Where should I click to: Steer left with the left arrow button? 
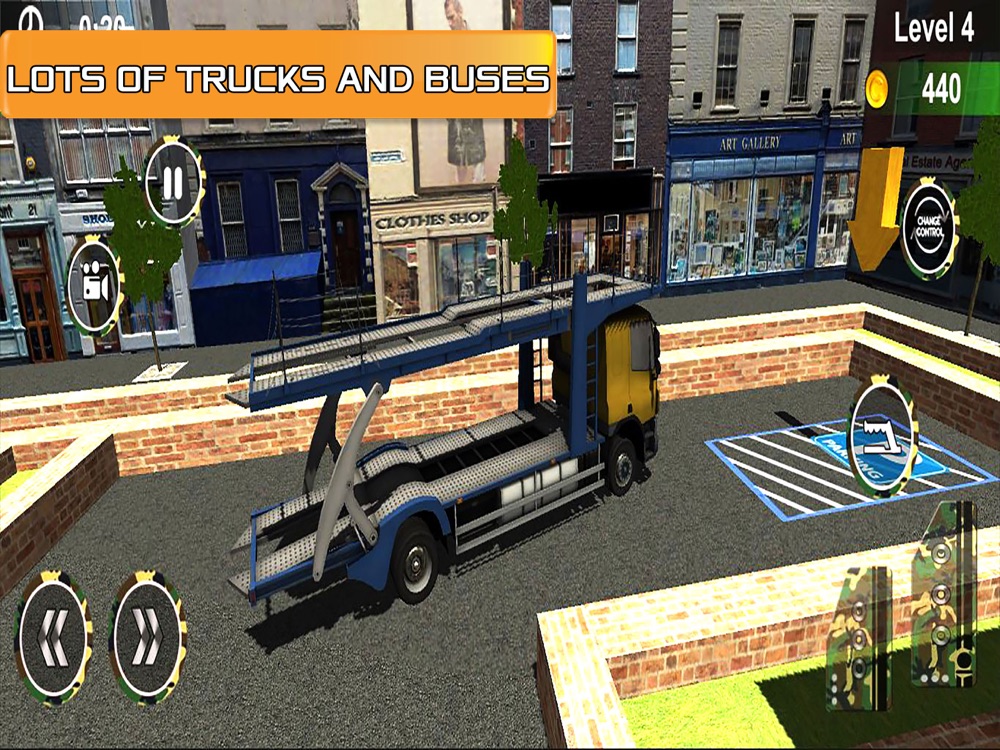pyautogui.click(x=54, y=637)
